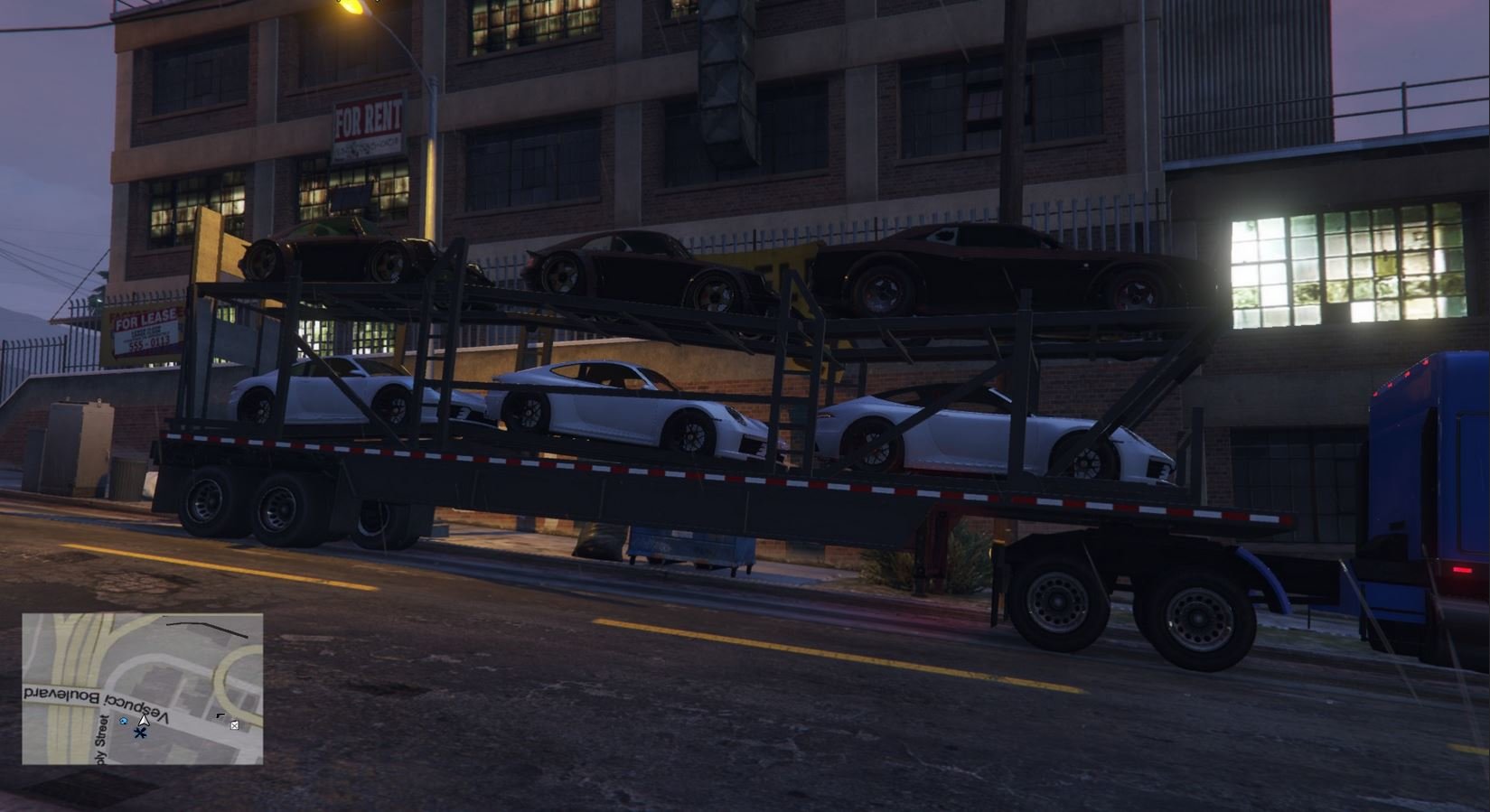Click the white player arrow on minimap
The width and height of the screenshot is (1490, 812).
[144, 719]
